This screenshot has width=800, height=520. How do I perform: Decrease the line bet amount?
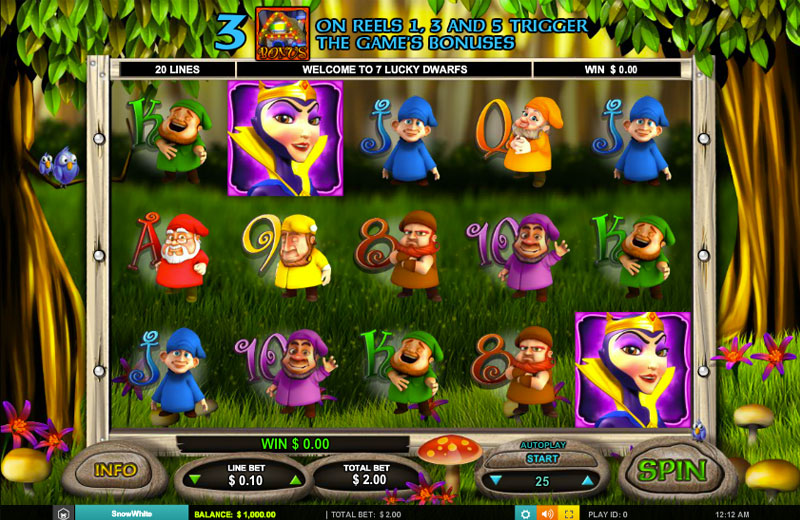[x=195, y=481]
